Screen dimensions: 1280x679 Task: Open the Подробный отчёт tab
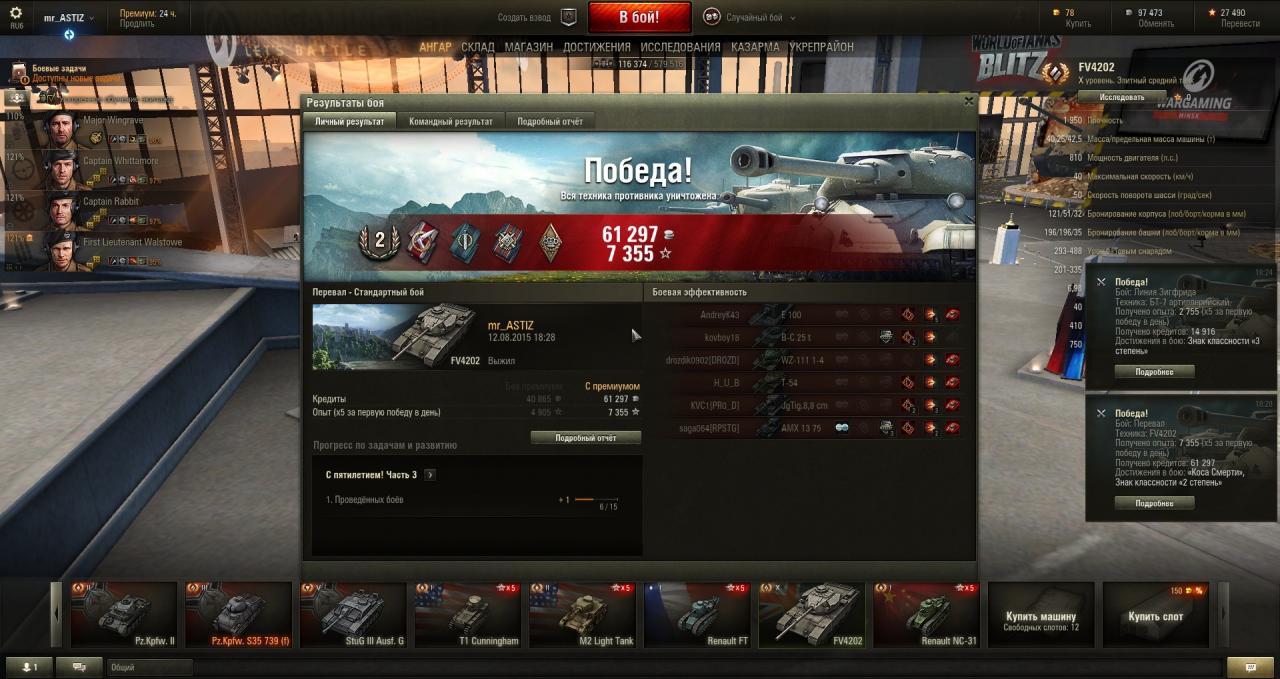click(549, 121)
